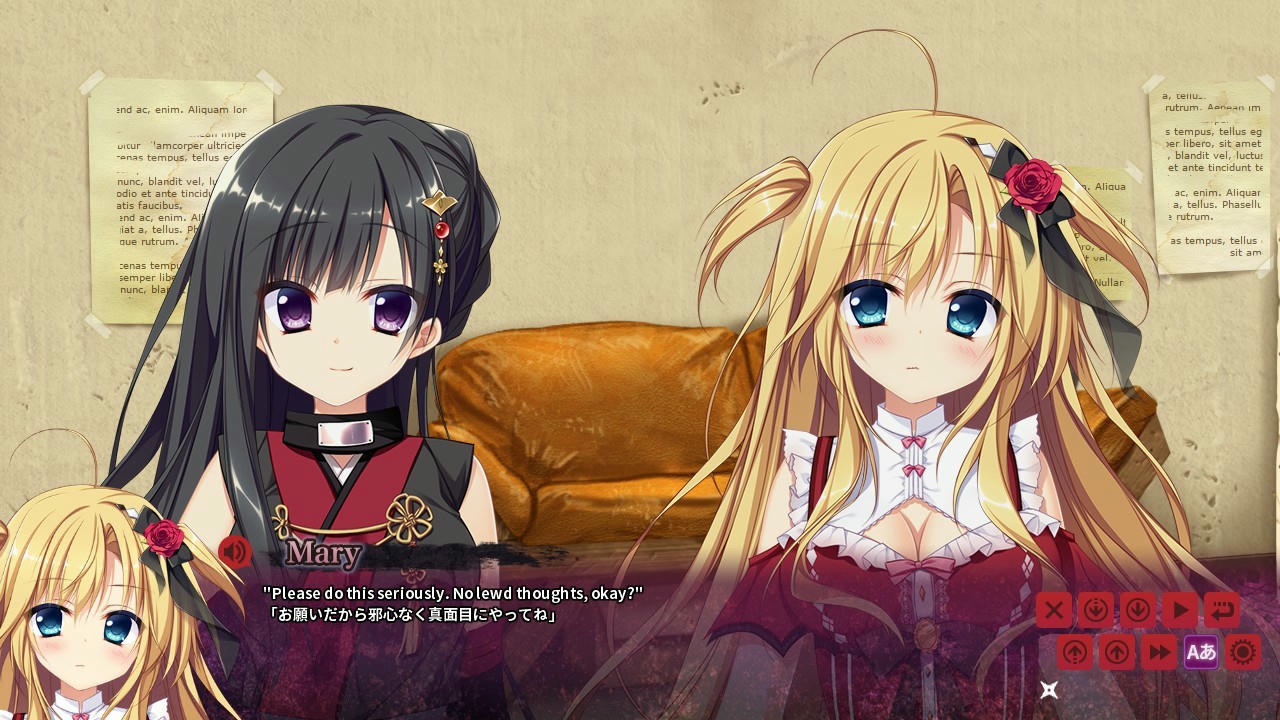Start auto-play with the play triangle button
The width and height of the screenshot is (1280, 720).
(x=1180, y=609)
